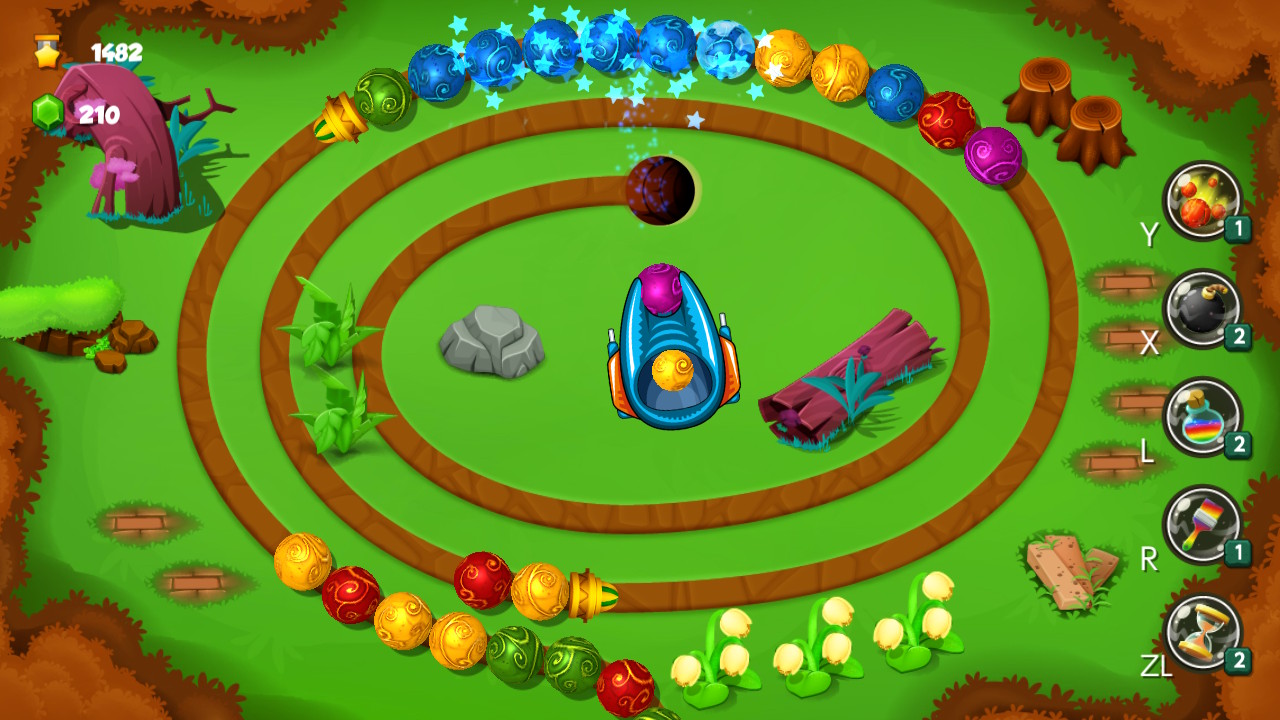Click the yellow next-up marble in the cannon
This screenshot has width=1280, height=720.
tap(674, 370)
